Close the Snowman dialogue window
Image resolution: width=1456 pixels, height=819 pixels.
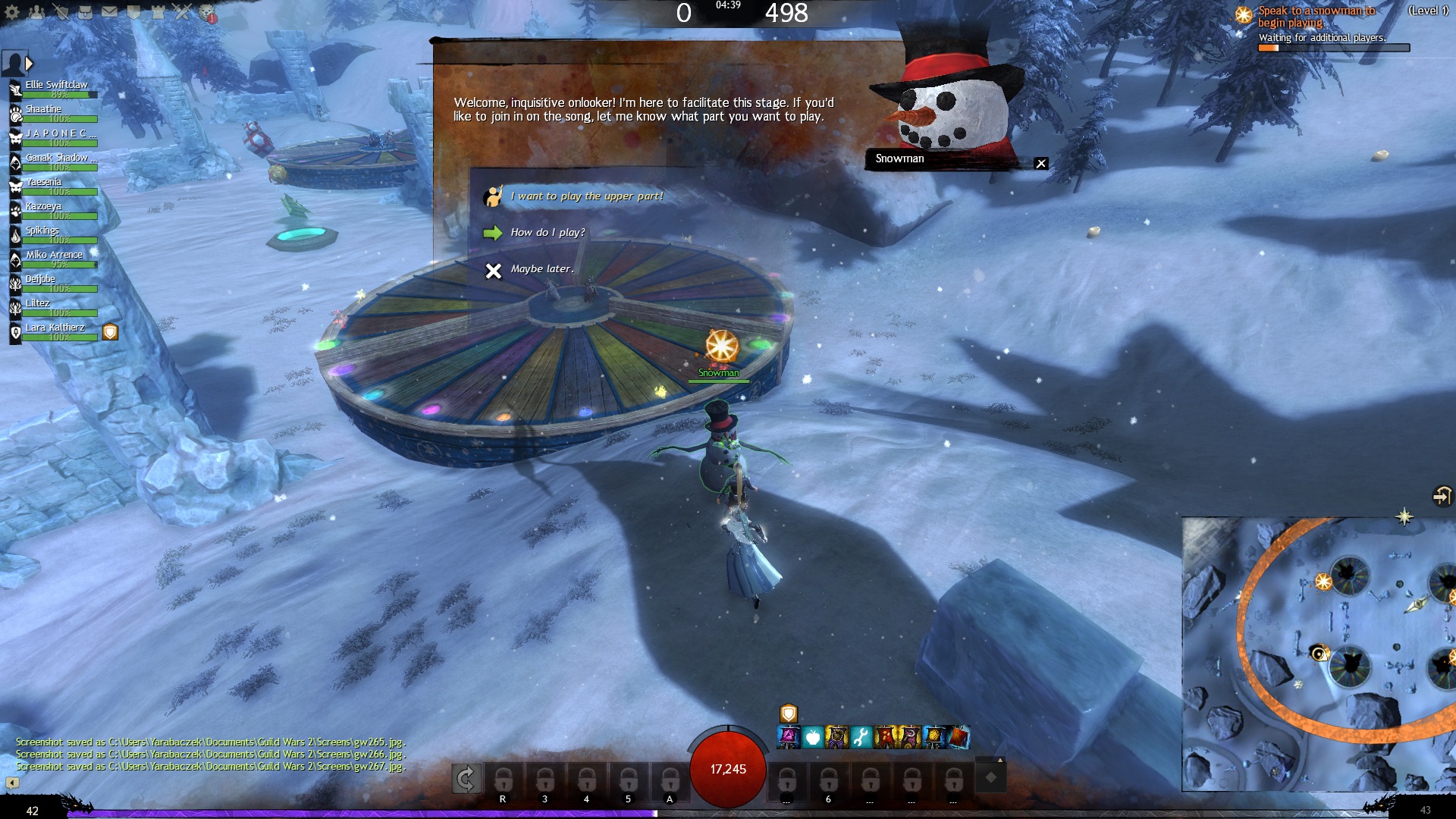tap(1041, 164)
